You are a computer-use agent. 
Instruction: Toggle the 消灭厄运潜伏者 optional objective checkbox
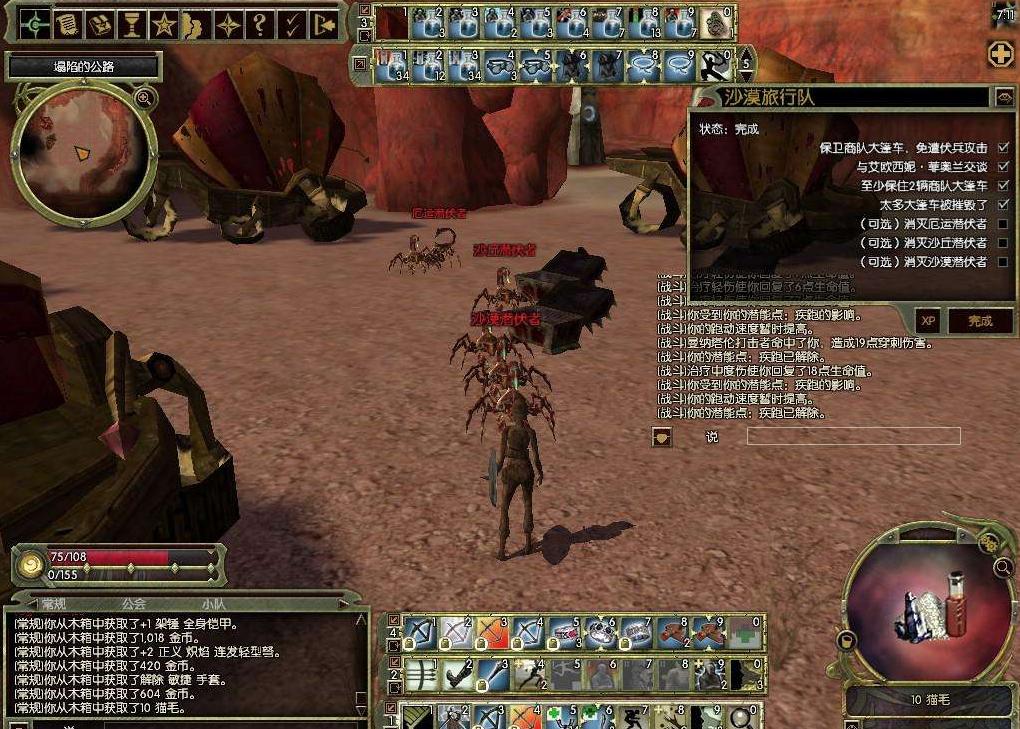[x=1003, y=224]
